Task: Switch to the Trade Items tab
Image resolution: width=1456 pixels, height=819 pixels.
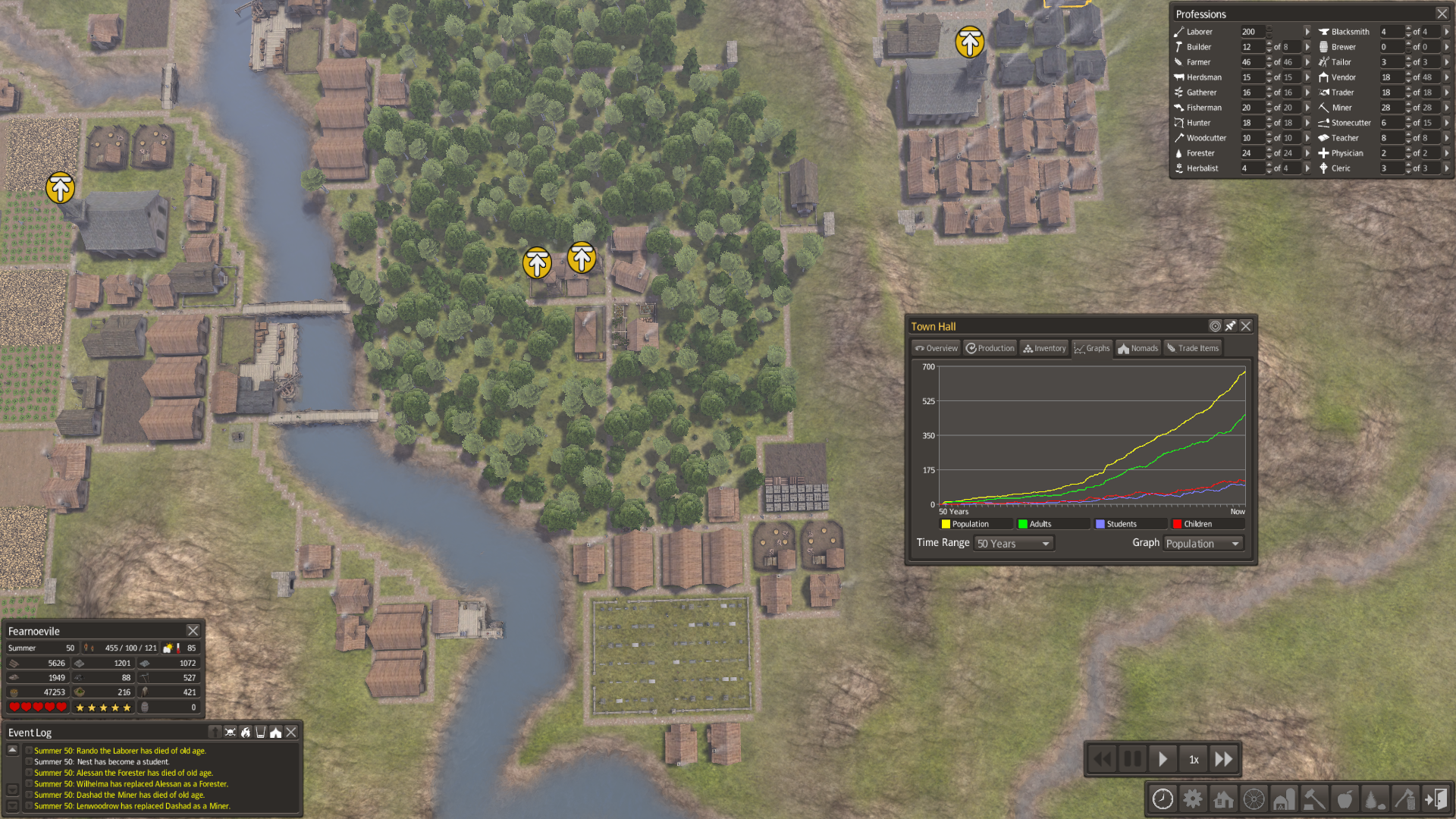Action: [1193, 348]
